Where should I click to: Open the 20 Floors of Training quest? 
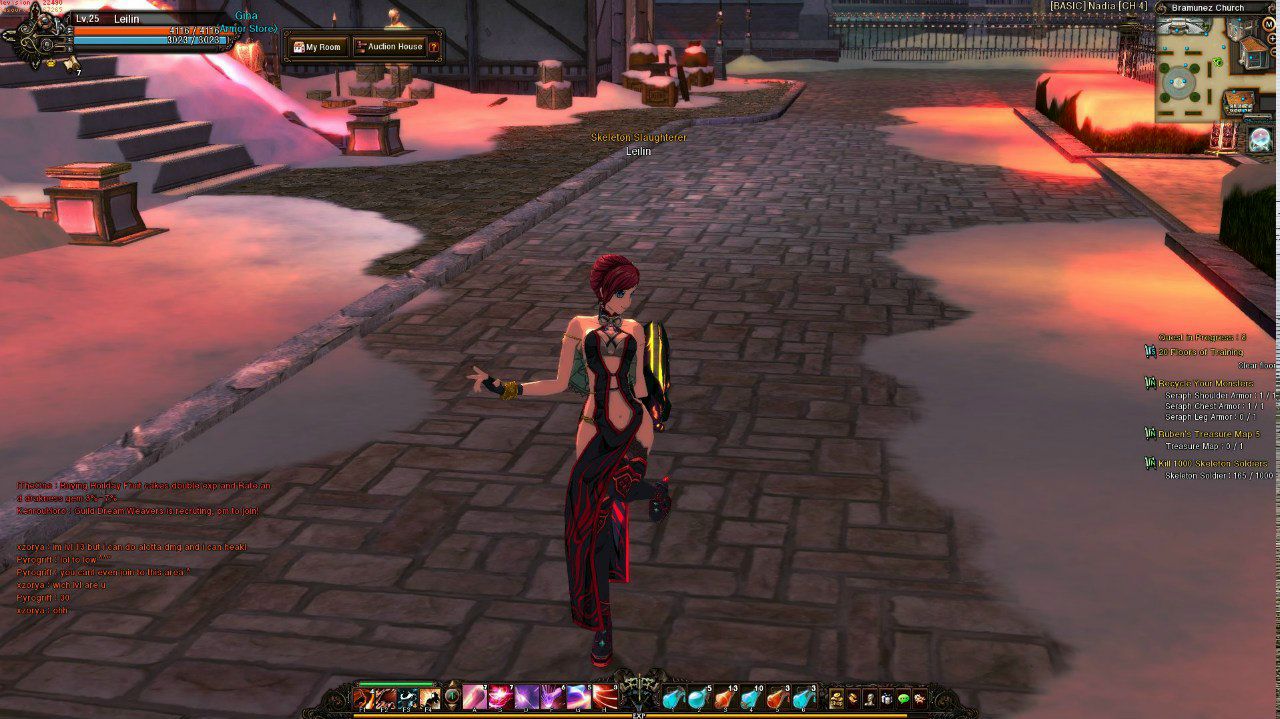(x=1200, y=352)
